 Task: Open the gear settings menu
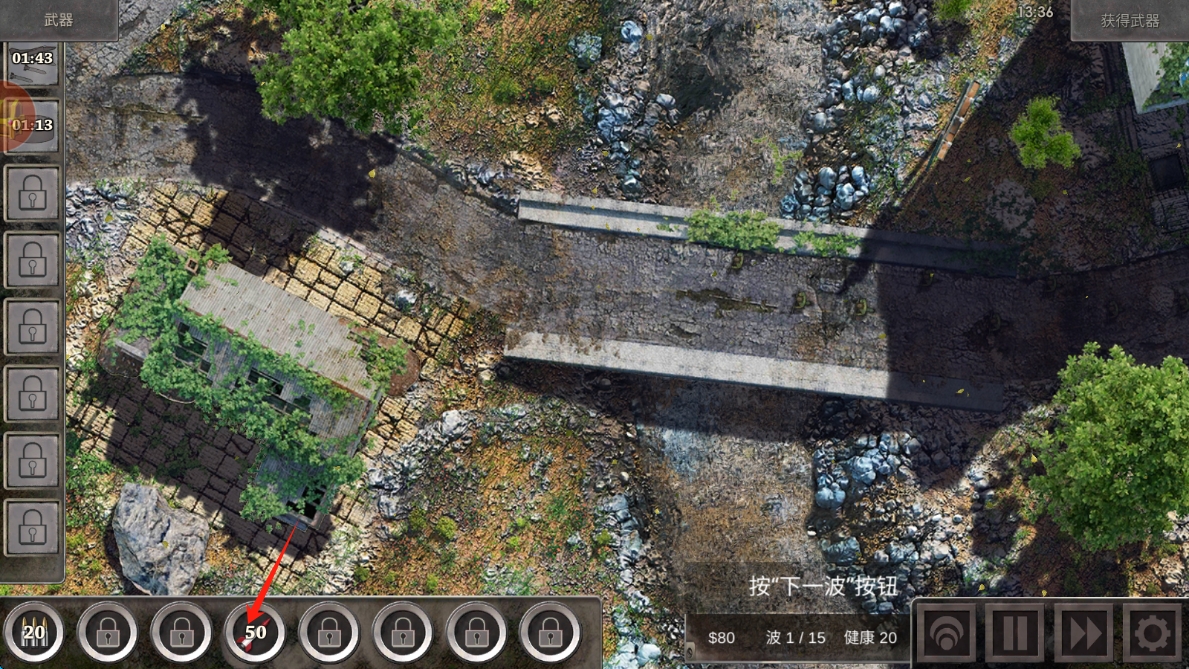coord(1152,633)
